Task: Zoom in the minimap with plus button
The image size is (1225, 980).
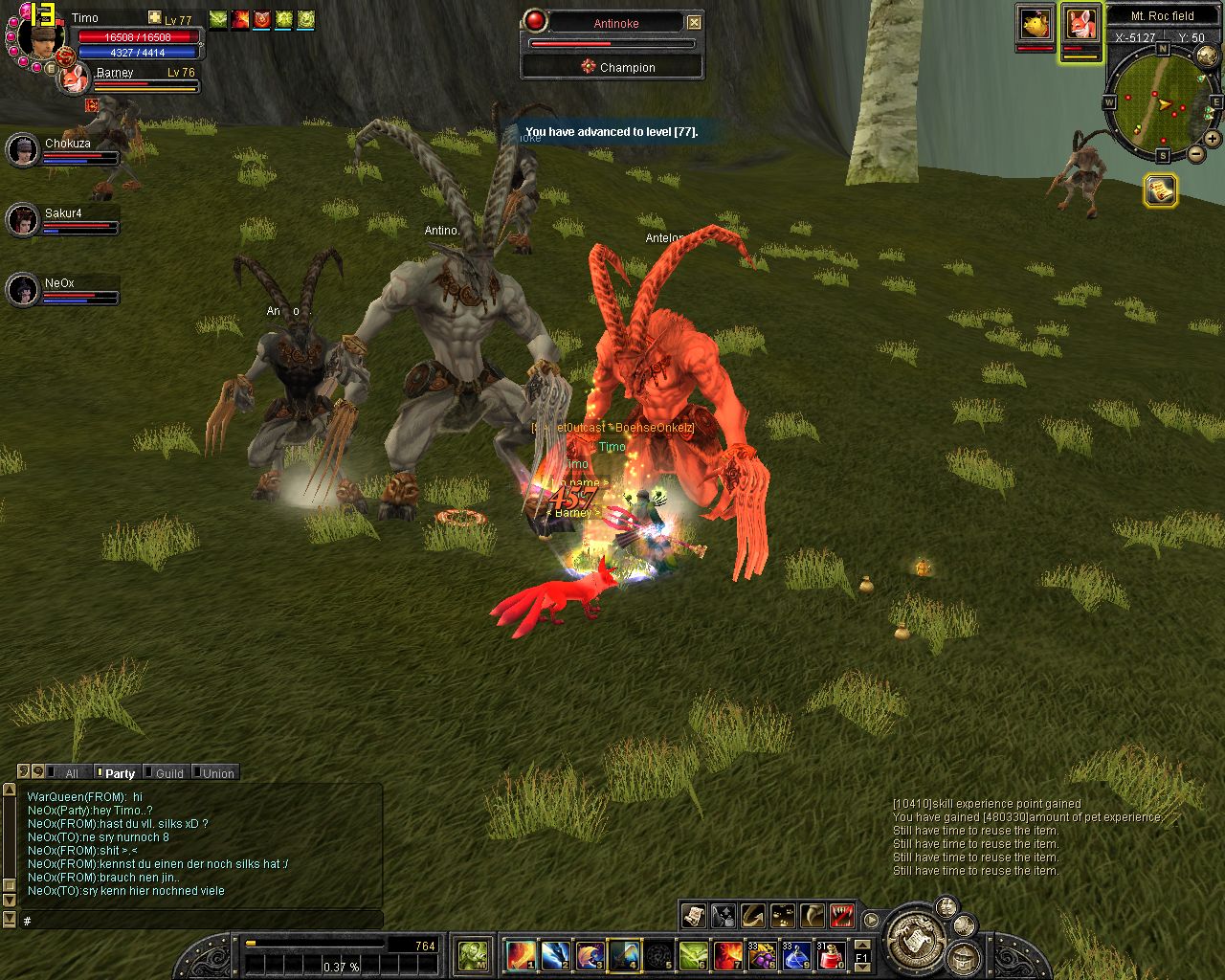Action: [x=1213, y=139]
